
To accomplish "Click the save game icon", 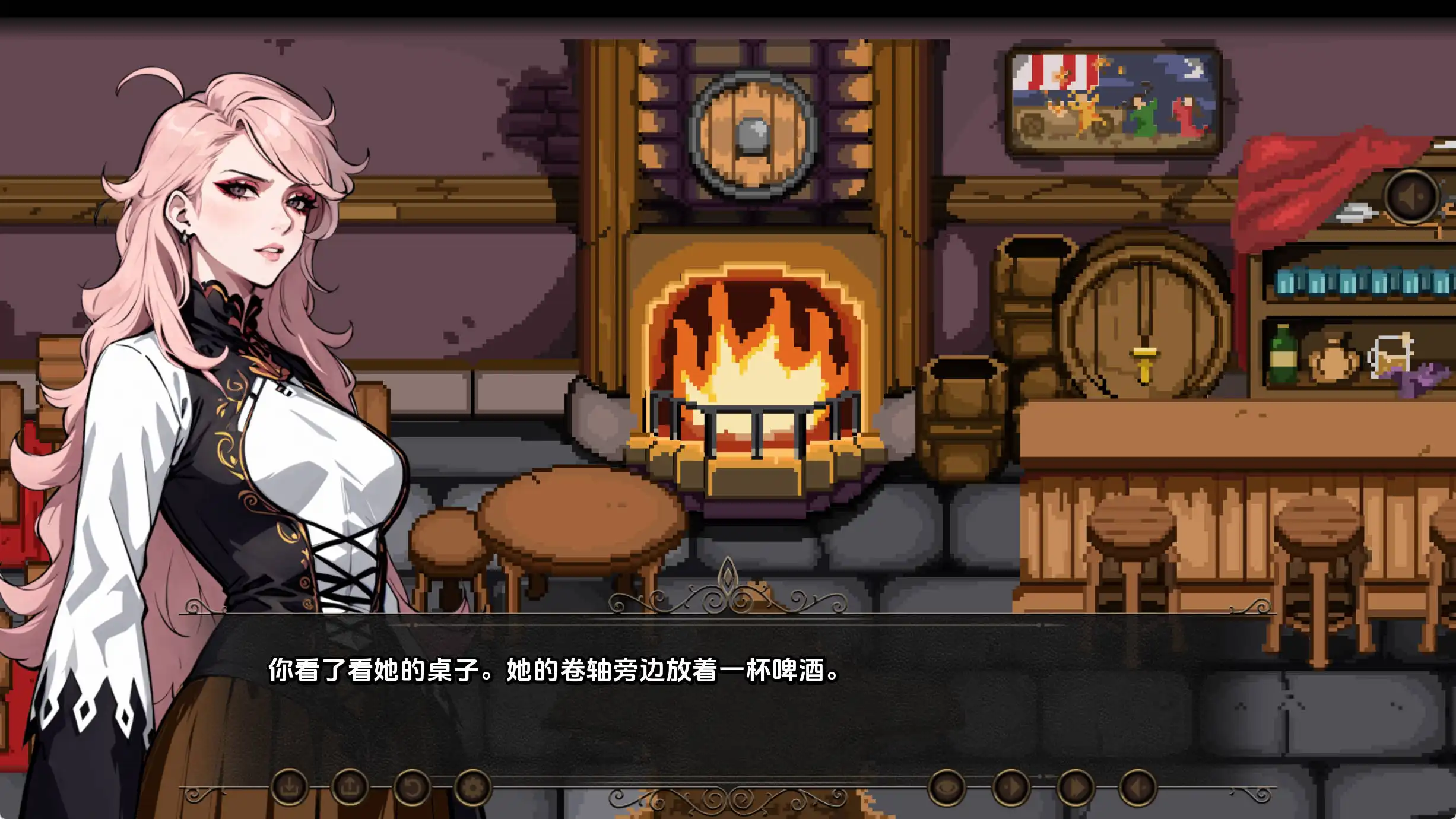I will (291, 789).
